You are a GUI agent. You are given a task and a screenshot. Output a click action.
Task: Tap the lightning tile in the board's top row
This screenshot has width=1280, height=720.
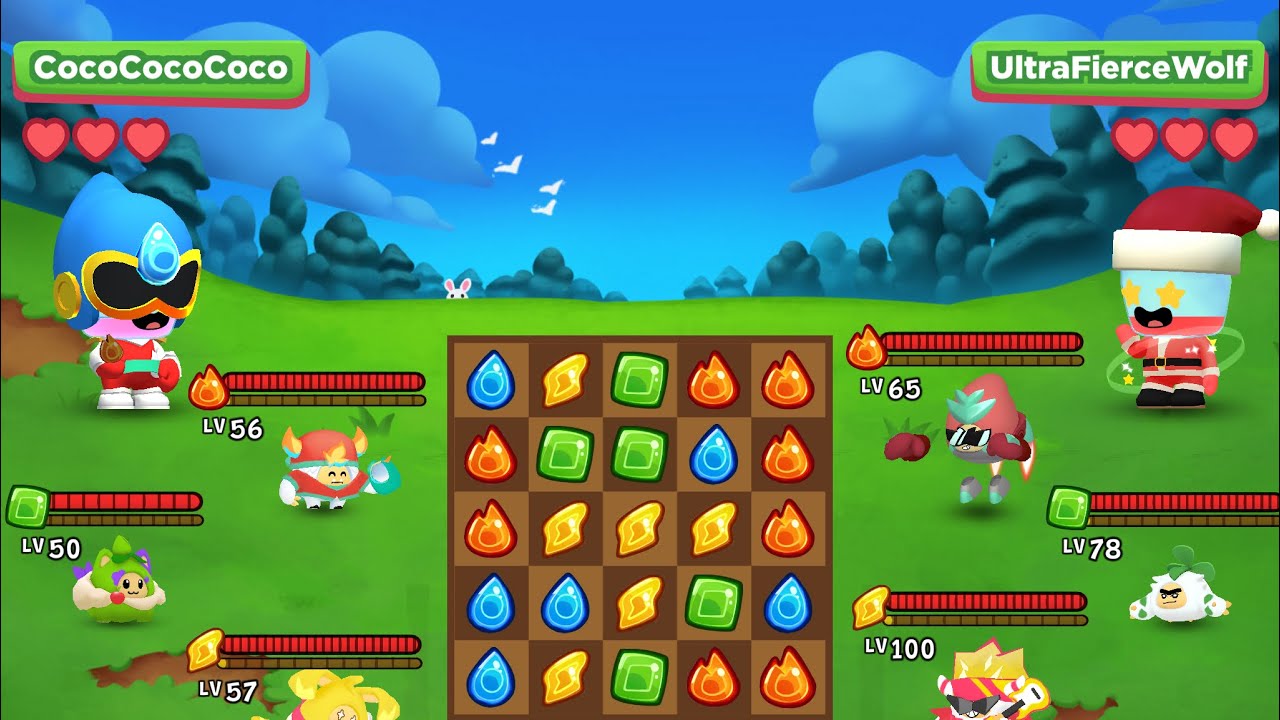click(565, 379)
